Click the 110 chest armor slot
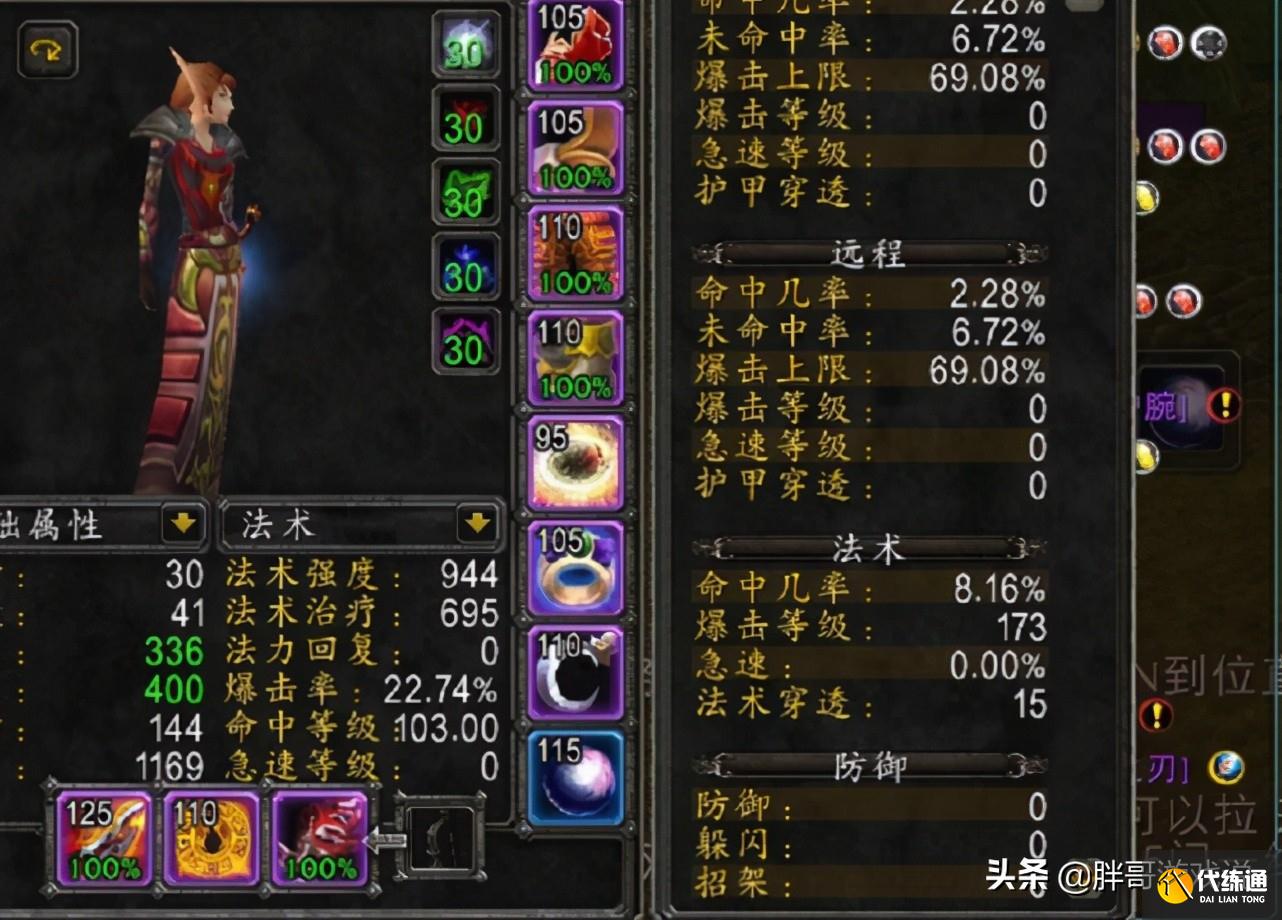 point(575,255)
